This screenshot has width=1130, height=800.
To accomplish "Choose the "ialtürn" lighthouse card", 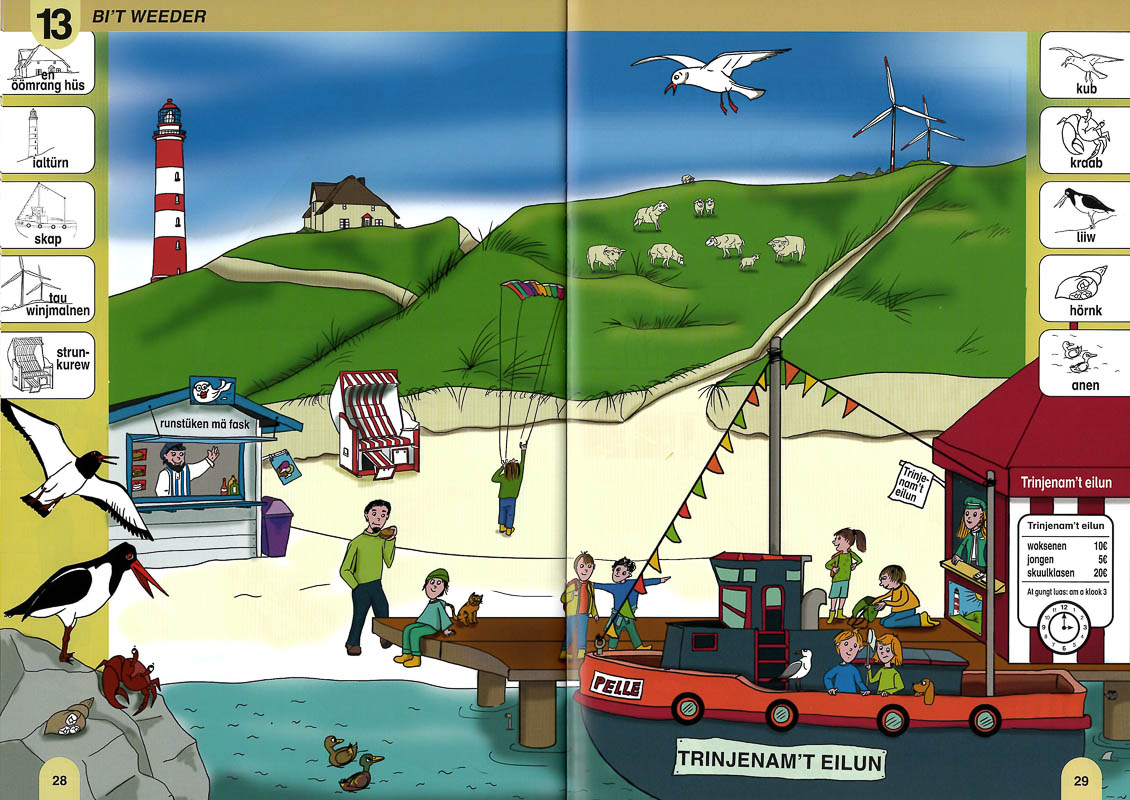I will (48, 139).
